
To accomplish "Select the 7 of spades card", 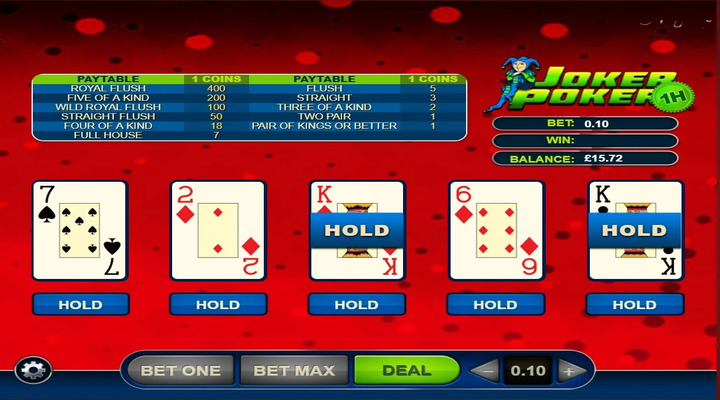I will click(80, 230).
